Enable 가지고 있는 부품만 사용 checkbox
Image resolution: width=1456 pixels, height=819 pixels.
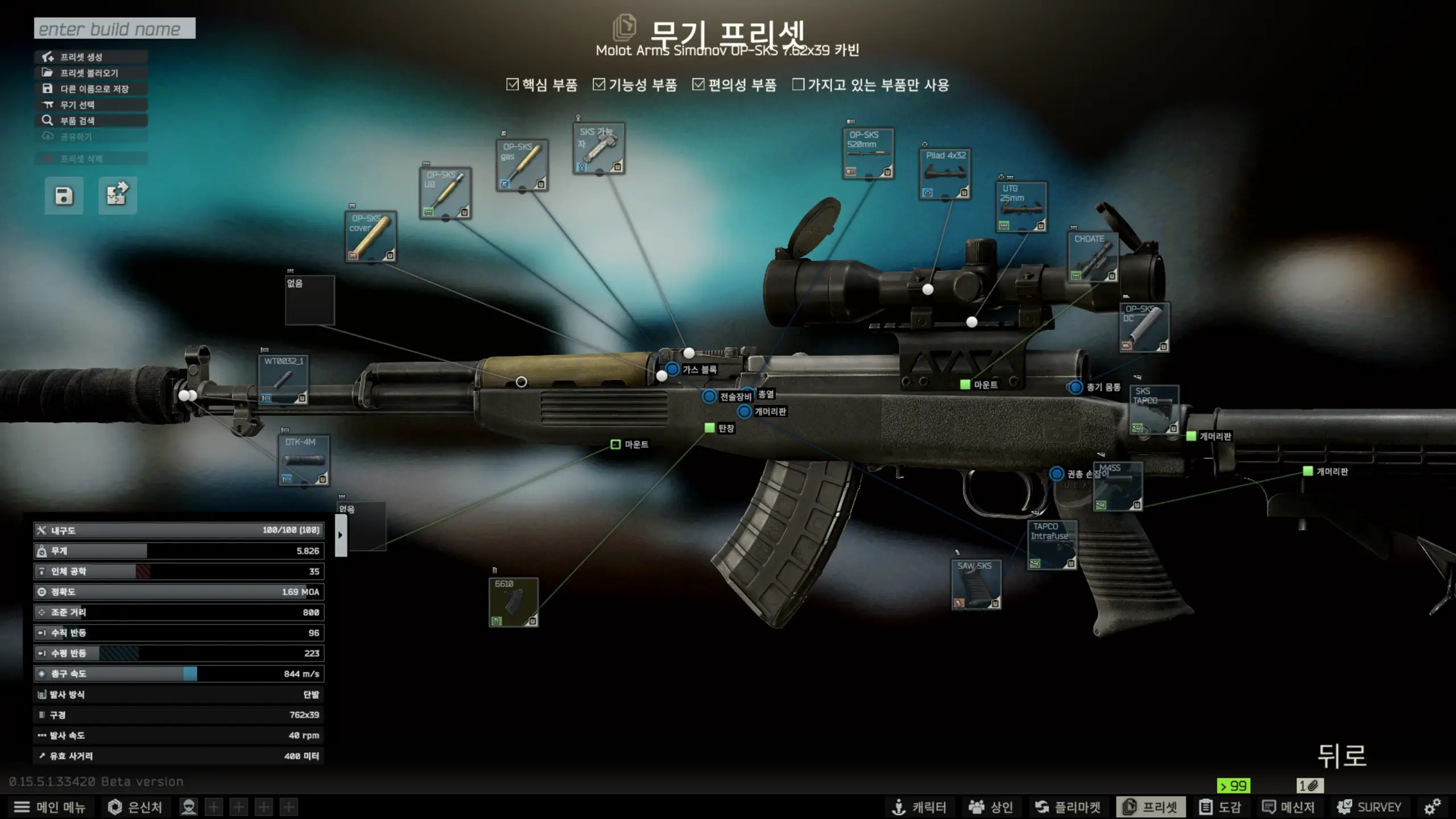tap(799, 85)
